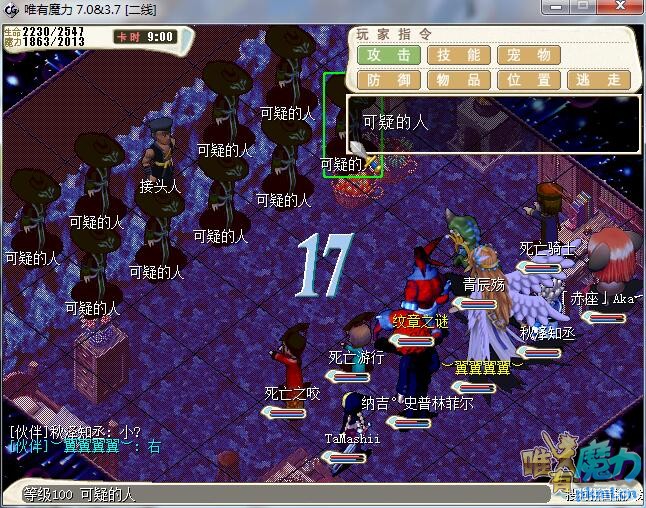Open the 物品 (Items) command

459,80
